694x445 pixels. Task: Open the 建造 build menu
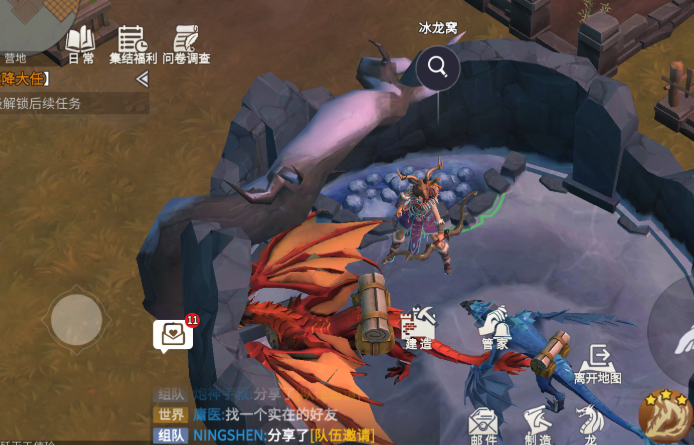click(x=418, y=327)
